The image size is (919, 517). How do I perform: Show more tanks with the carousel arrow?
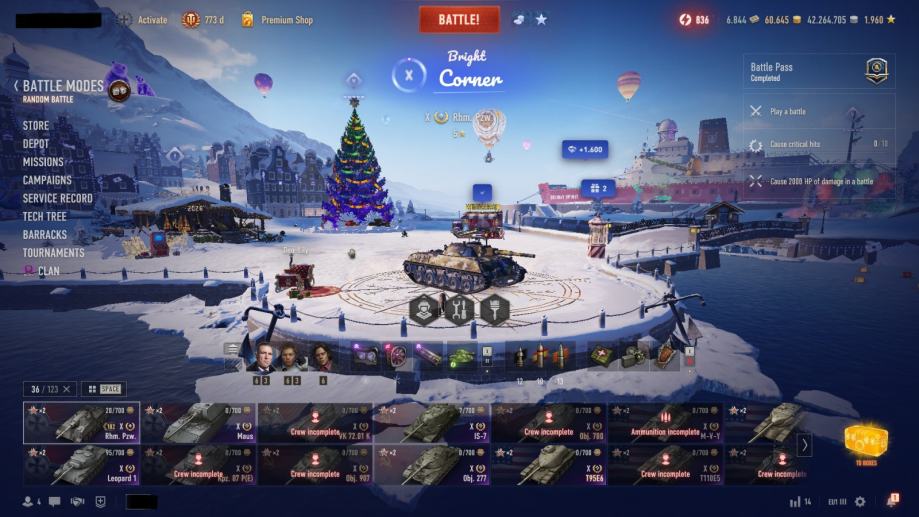[x=804, y=444]
